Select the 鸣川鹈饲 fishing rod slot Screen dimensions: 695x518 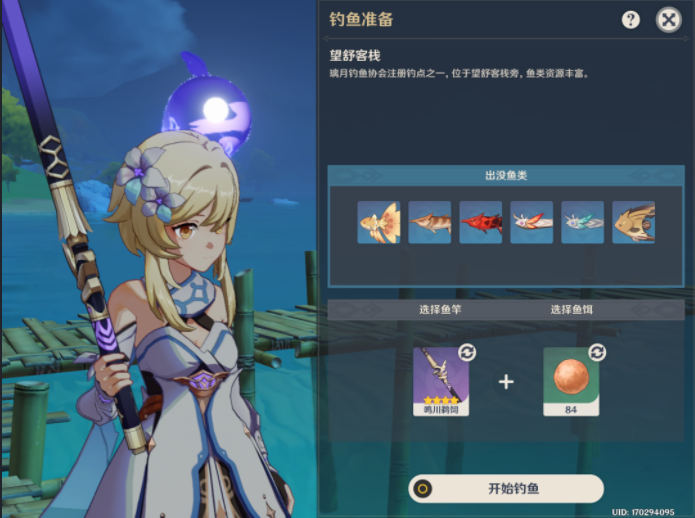(x=441, y=381)
